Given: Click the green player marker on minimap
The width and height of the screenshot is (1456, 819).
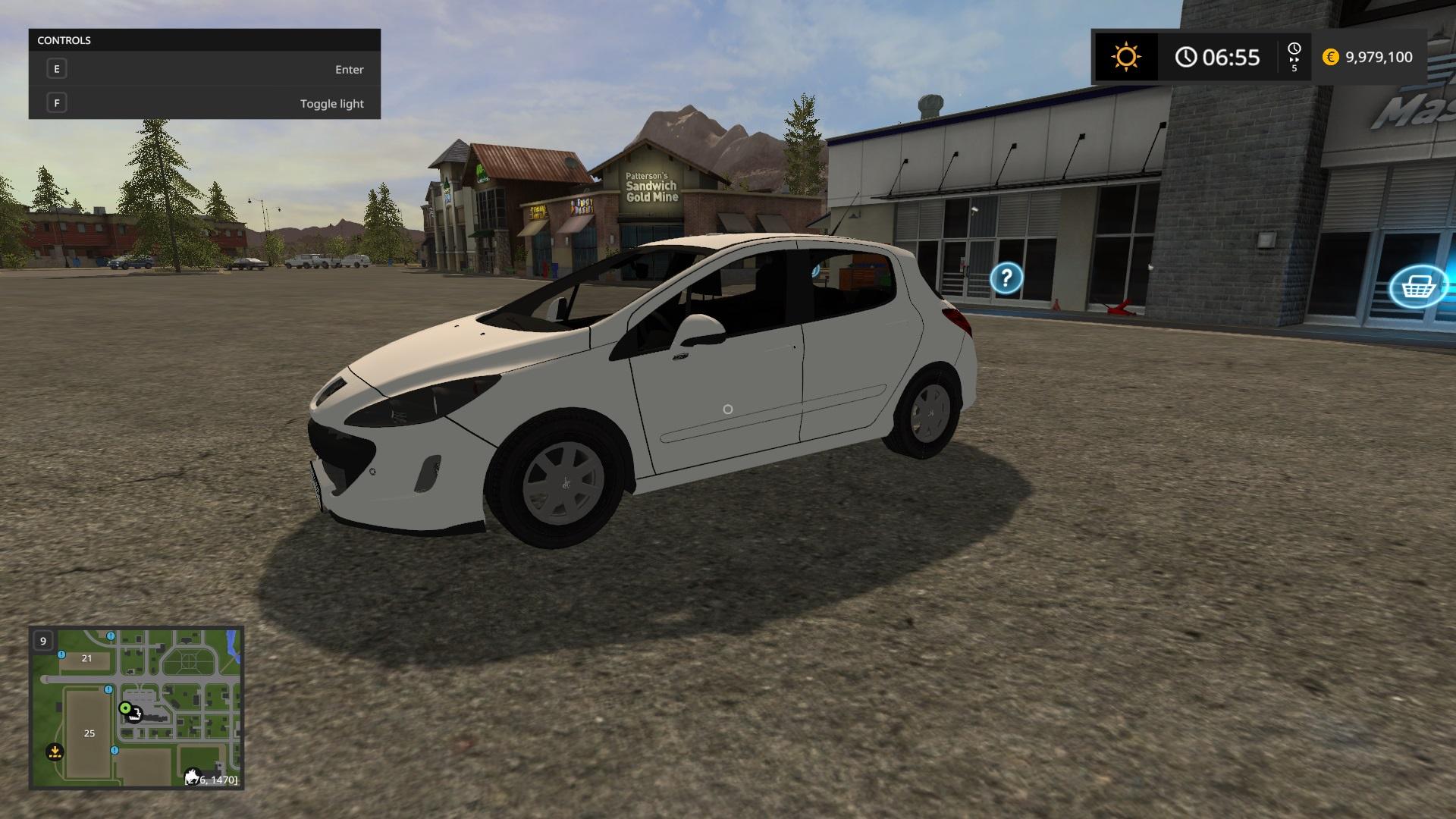Looking at the screenshot, I should [125, 708].
